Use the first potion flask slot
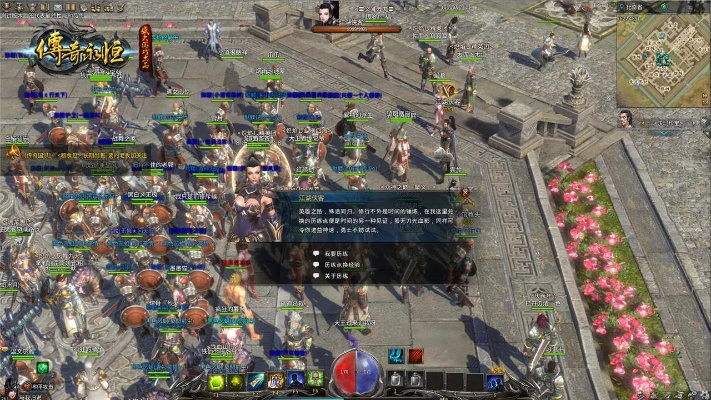Image resolution: width=711 pixels, height=400 pixels. pos(396,380)
